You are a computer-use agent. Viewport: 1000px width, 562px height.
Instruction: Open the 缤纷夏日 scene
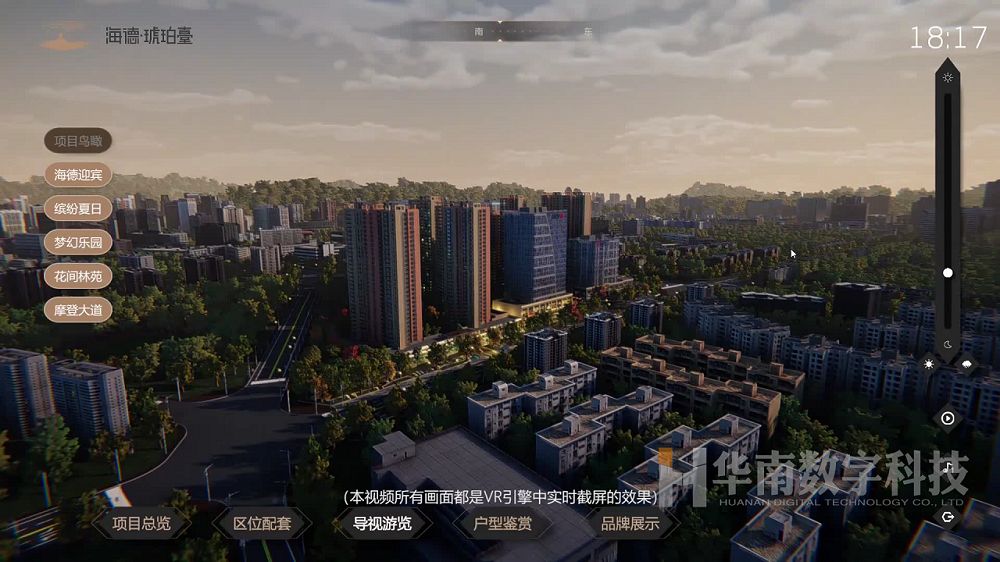coord(78,209)
